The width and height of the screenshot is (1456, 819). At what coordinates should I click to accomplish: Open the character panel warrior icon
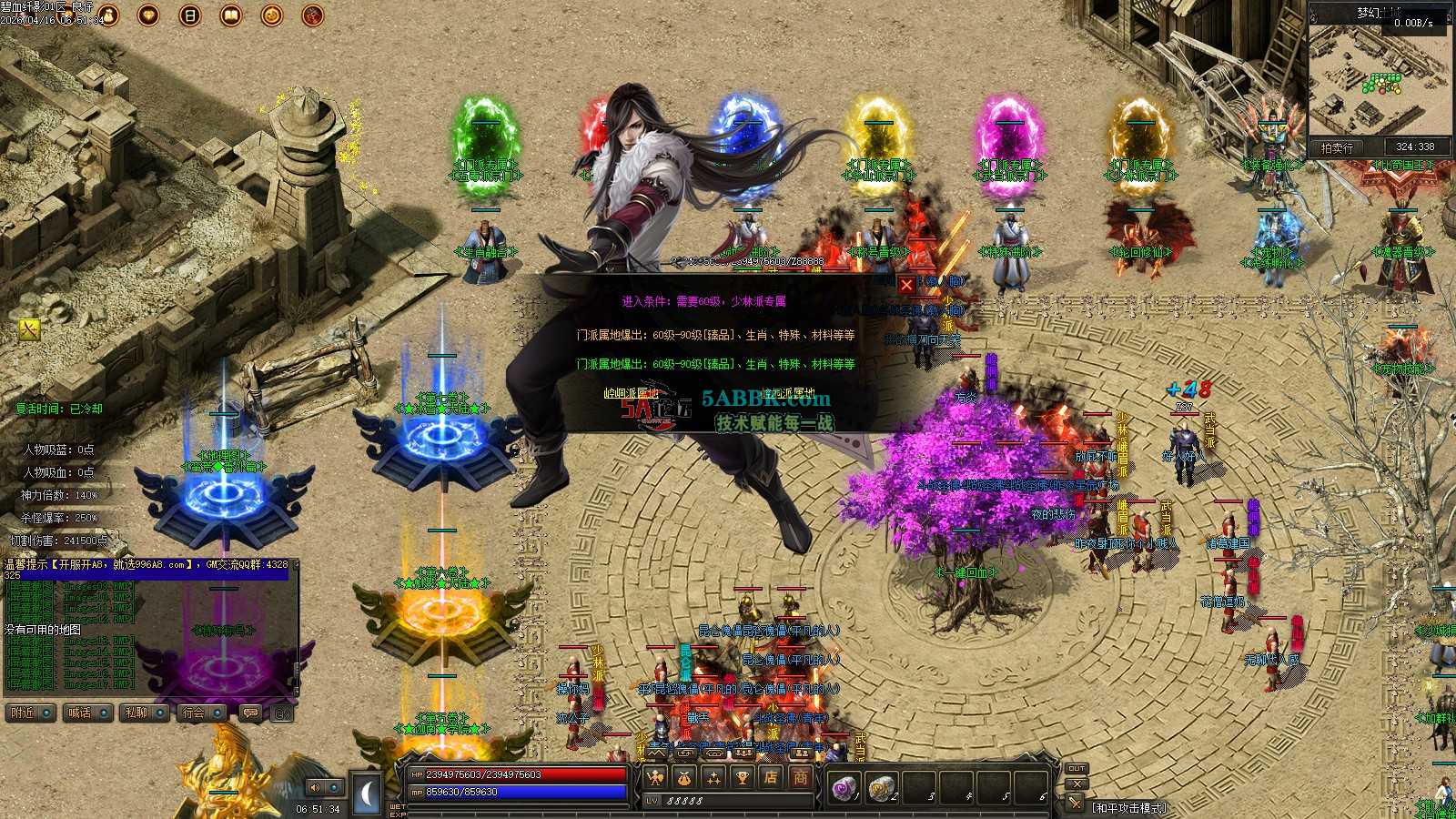(x=655, y=777)
